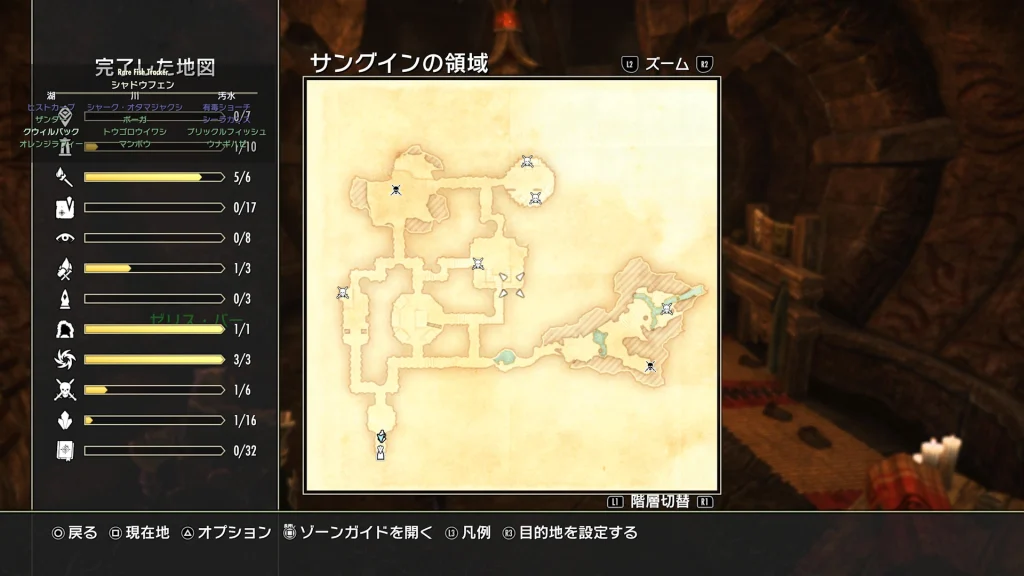The width and height of the screenshot is (1024, 576).
Task: Select the black skull marker in the southeast cave
Action: (x=650, y=366)
